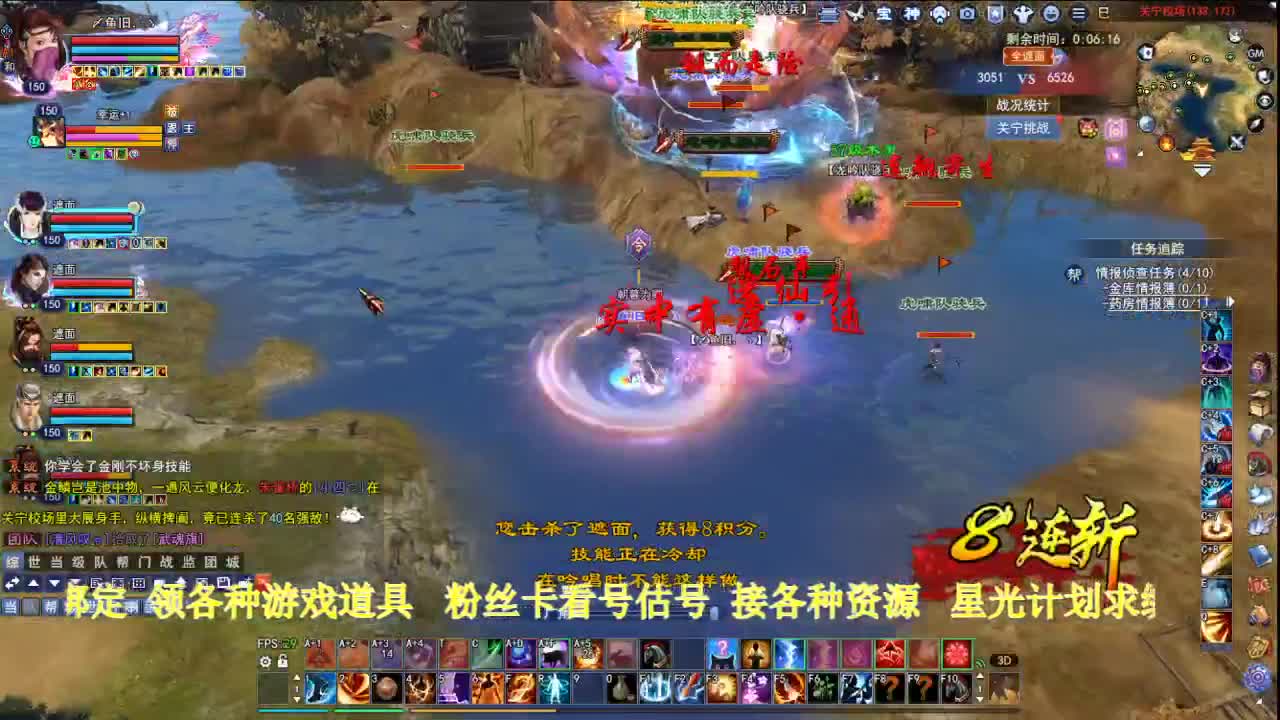Expand the arrow next to 药房情报簿 quest entry
The image size is (1280, 720).
[x=1229, y=302]
